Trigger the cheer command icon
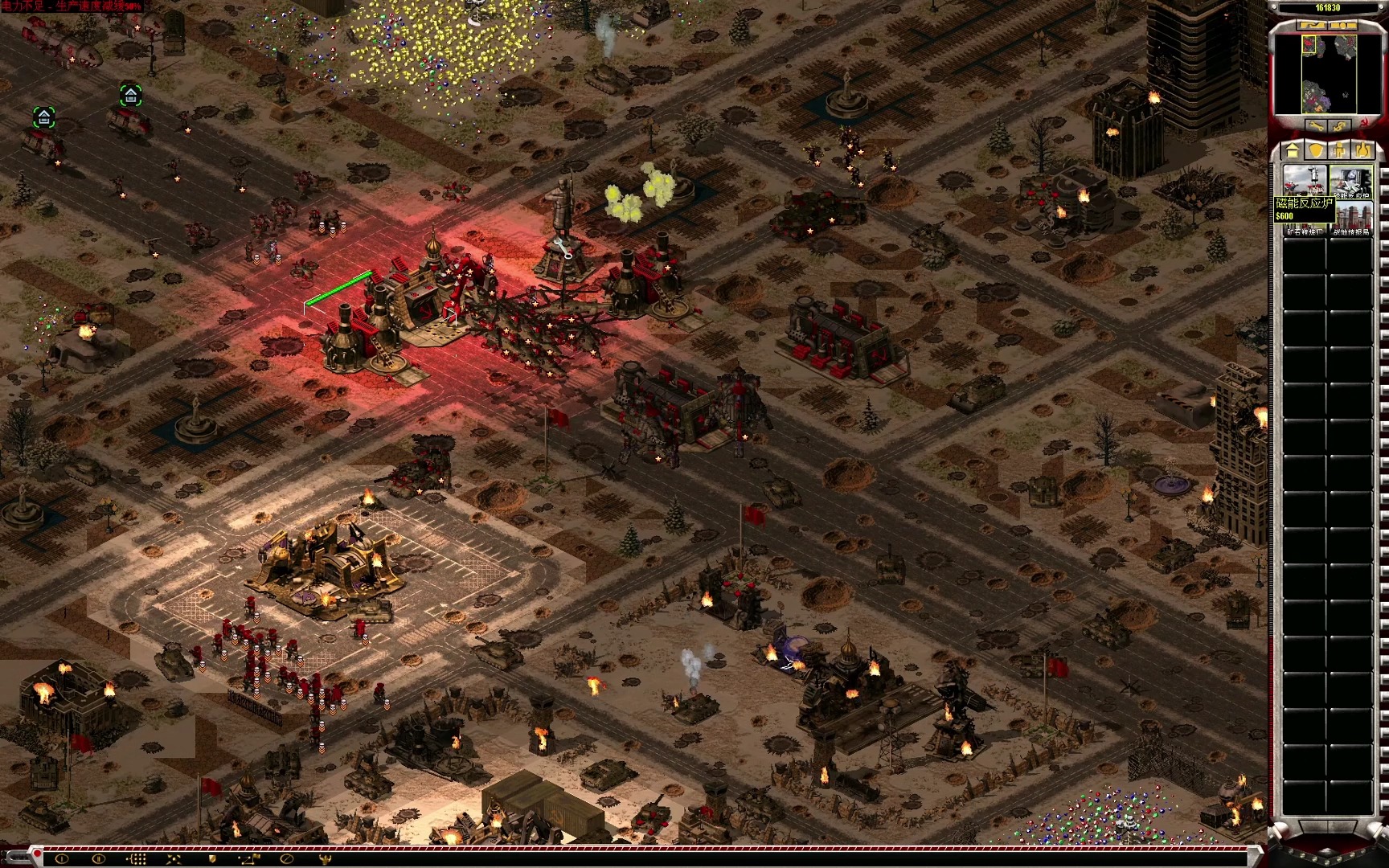This screenshot has height=868, width=1389. pos(324,858)
